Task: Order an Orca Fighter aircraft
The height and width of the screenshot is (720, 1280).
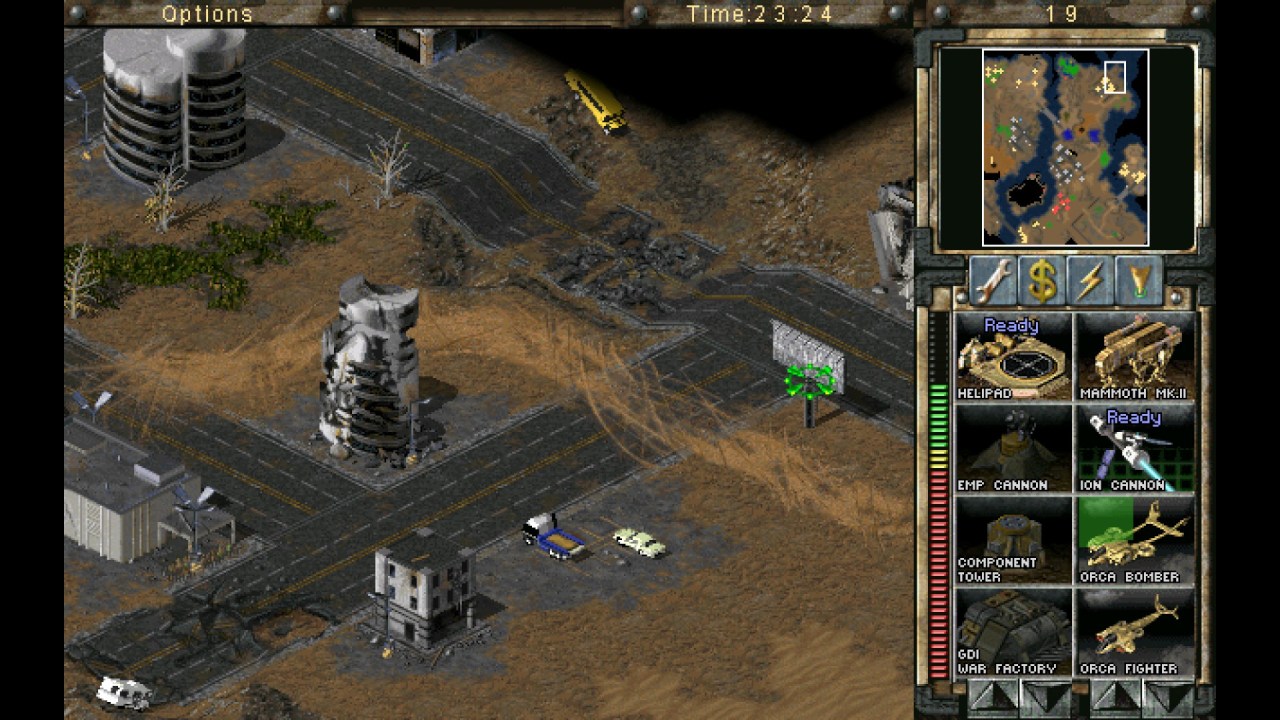Action: pyautogui.click(x=1135, y=633)
